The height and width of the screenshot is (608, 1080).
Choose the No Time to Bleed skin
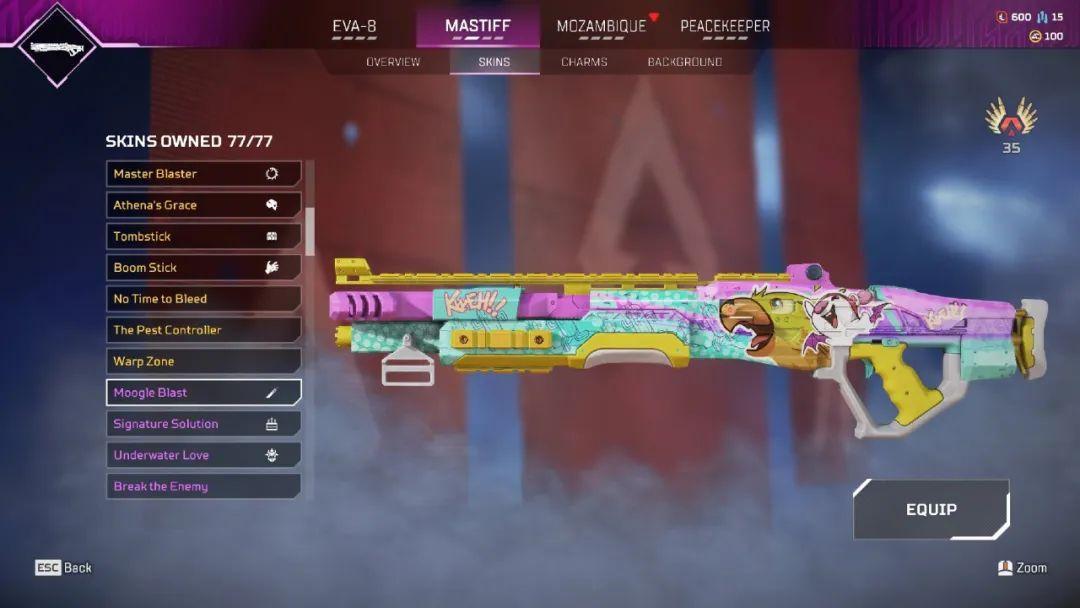[x=203, y=299]
